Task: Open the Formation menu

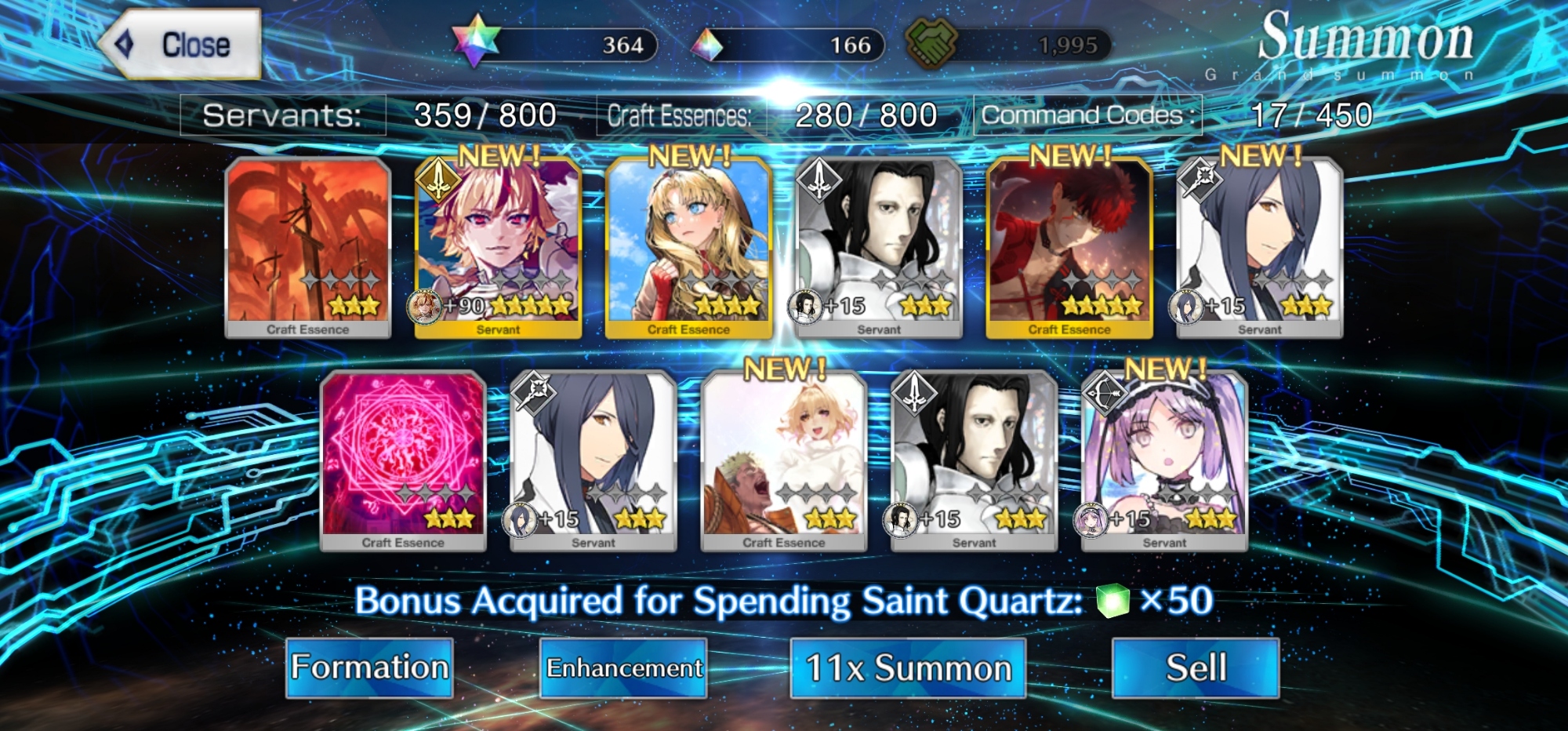Action: tap(369, 667)
